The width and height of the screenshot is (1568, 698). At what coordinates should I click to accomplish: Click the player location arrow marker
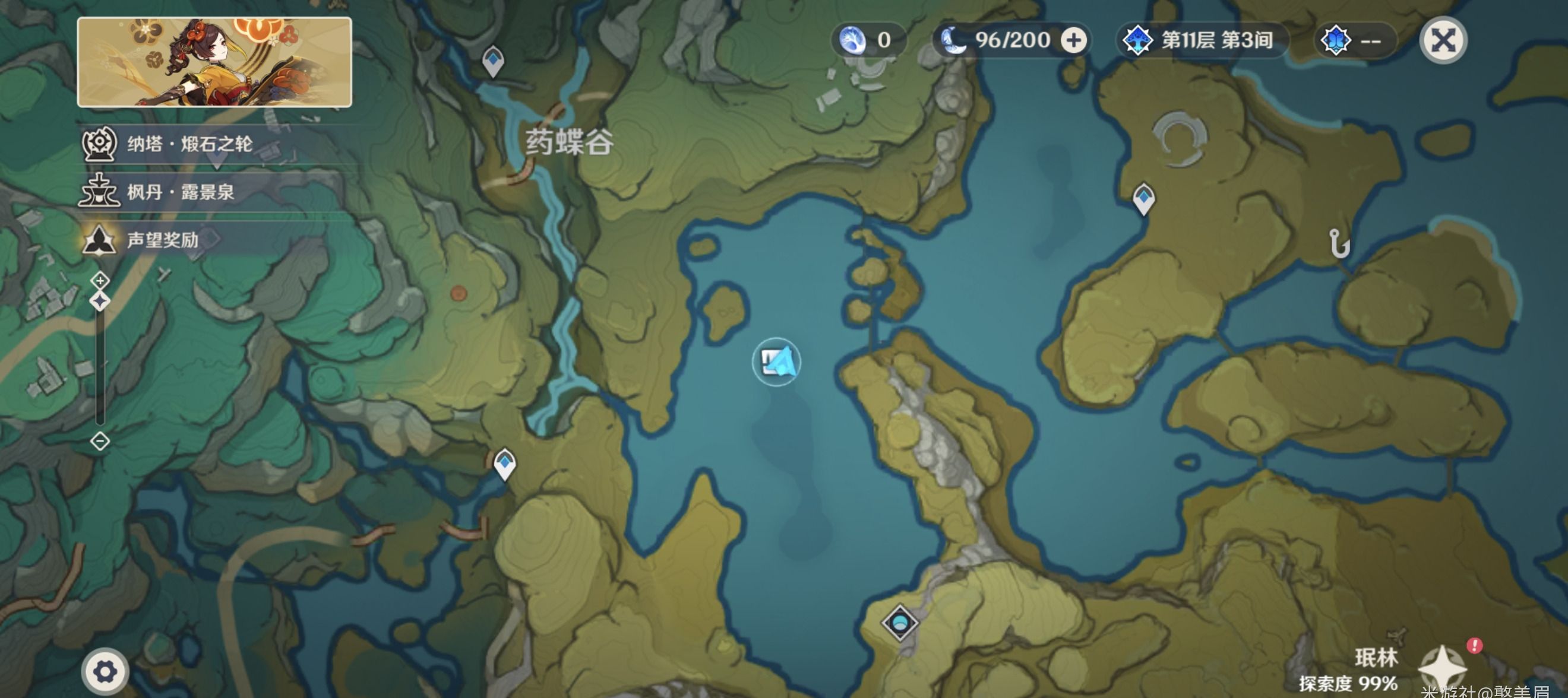pos(777,362)
